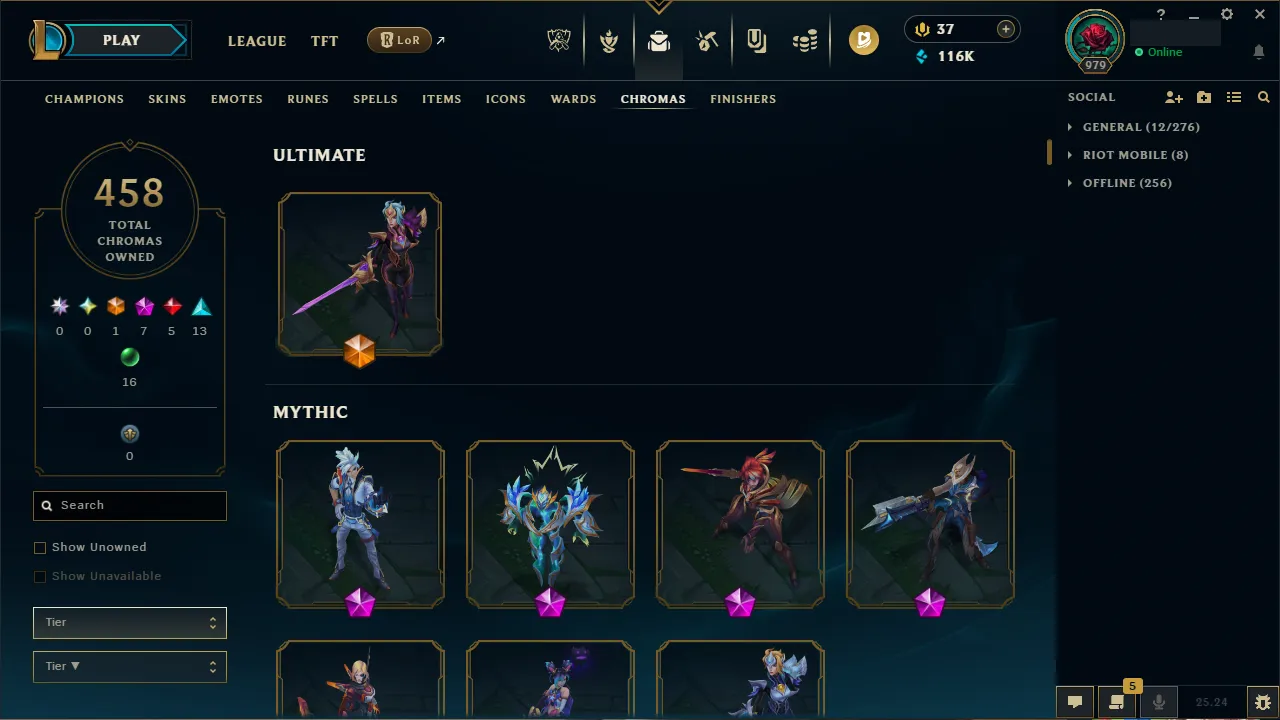This screenshot has width=1280, height=720.
Task: Open the friends list options icon
Action: click(1234, 97)
